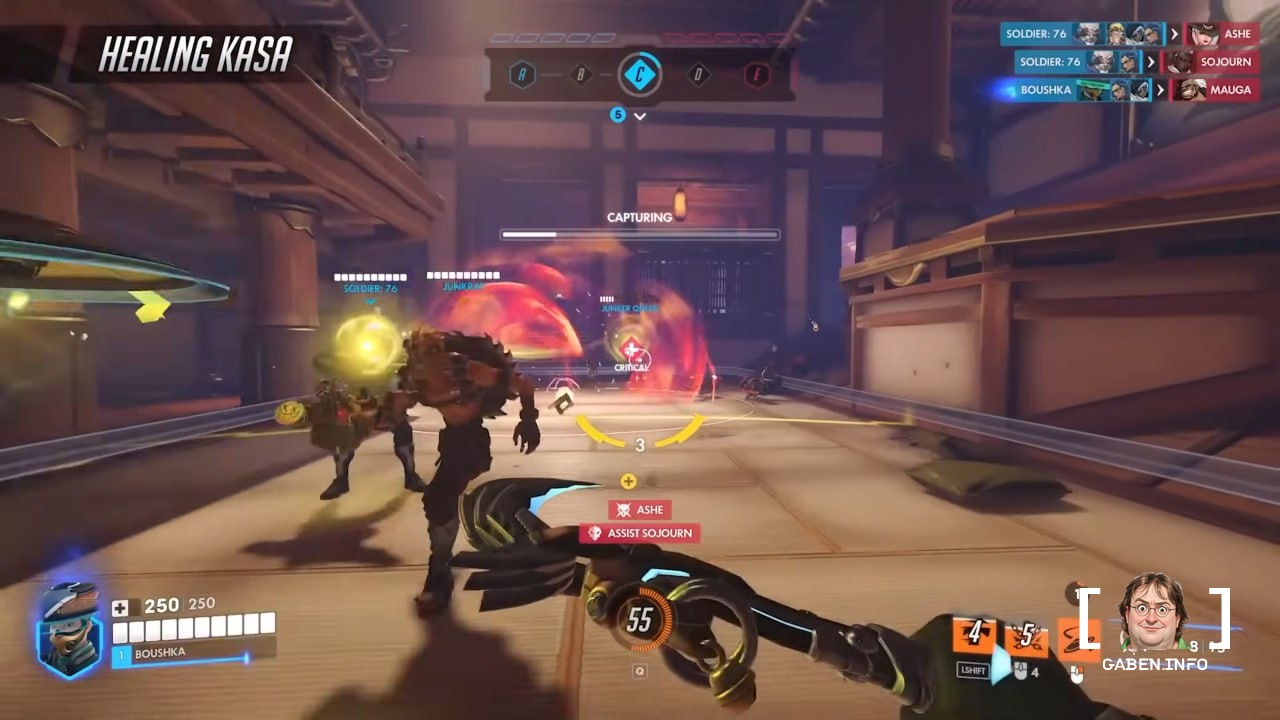This screenshot has width=1280, height=720.
Task: Click the ASHE elimination banner
Action: point(640,510)
